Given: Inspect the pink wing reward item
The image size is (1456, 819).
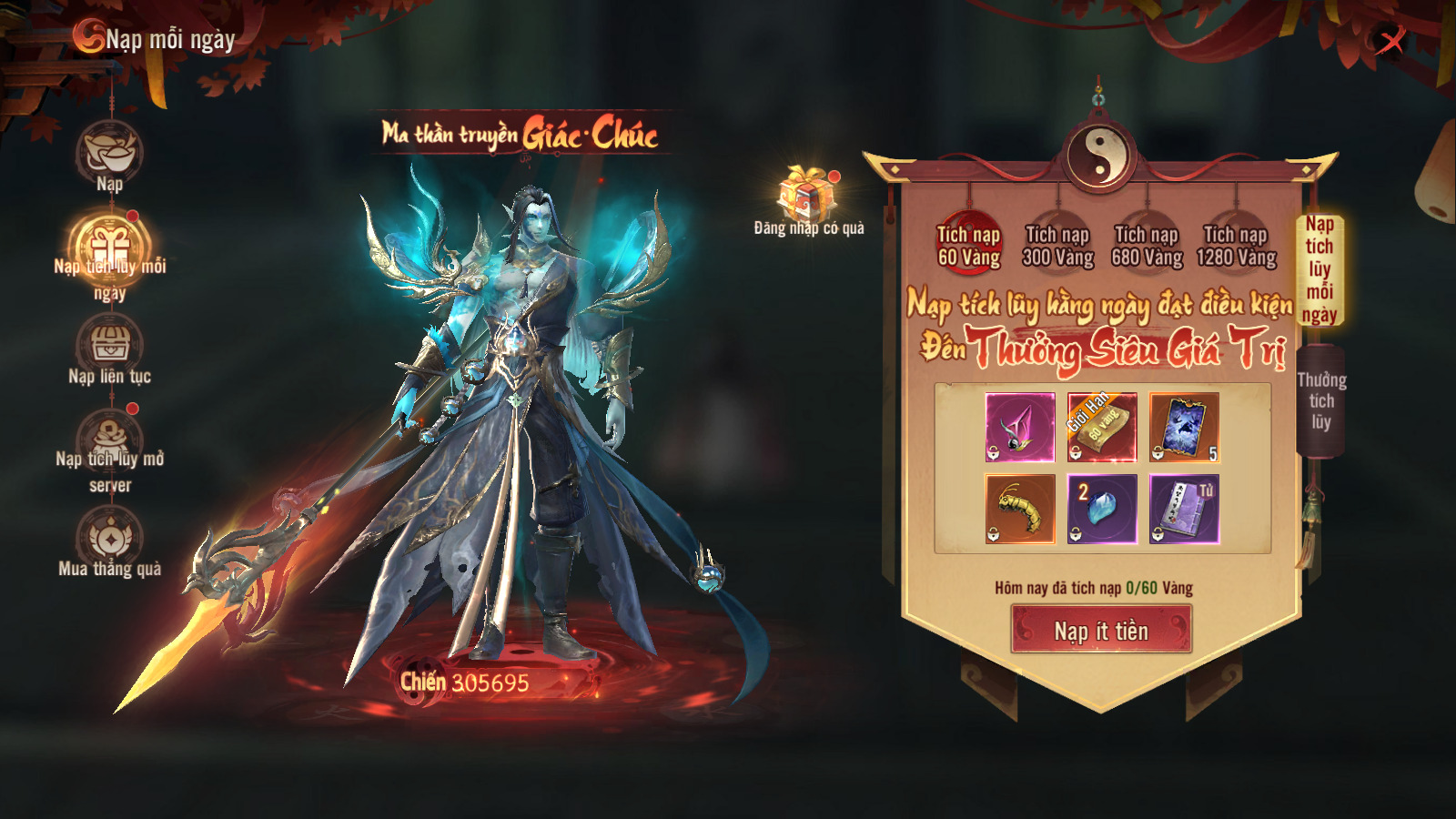Looking at the screenshot, I should (x=1020, y=427).
